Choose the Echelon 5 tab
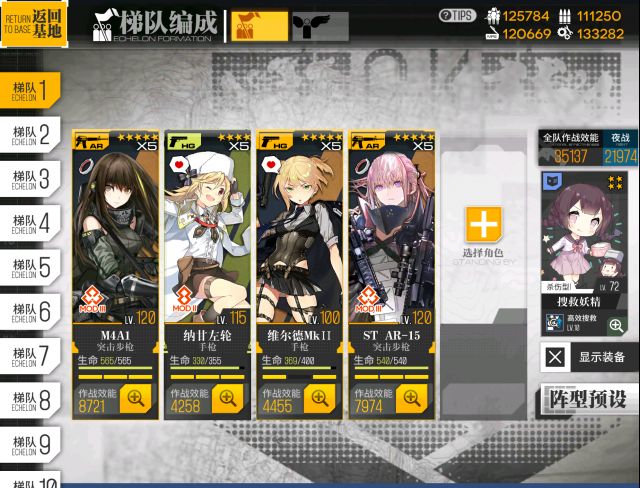Viewport: 640px width, 488px height. pyautogui.click(x=30, y=268)
